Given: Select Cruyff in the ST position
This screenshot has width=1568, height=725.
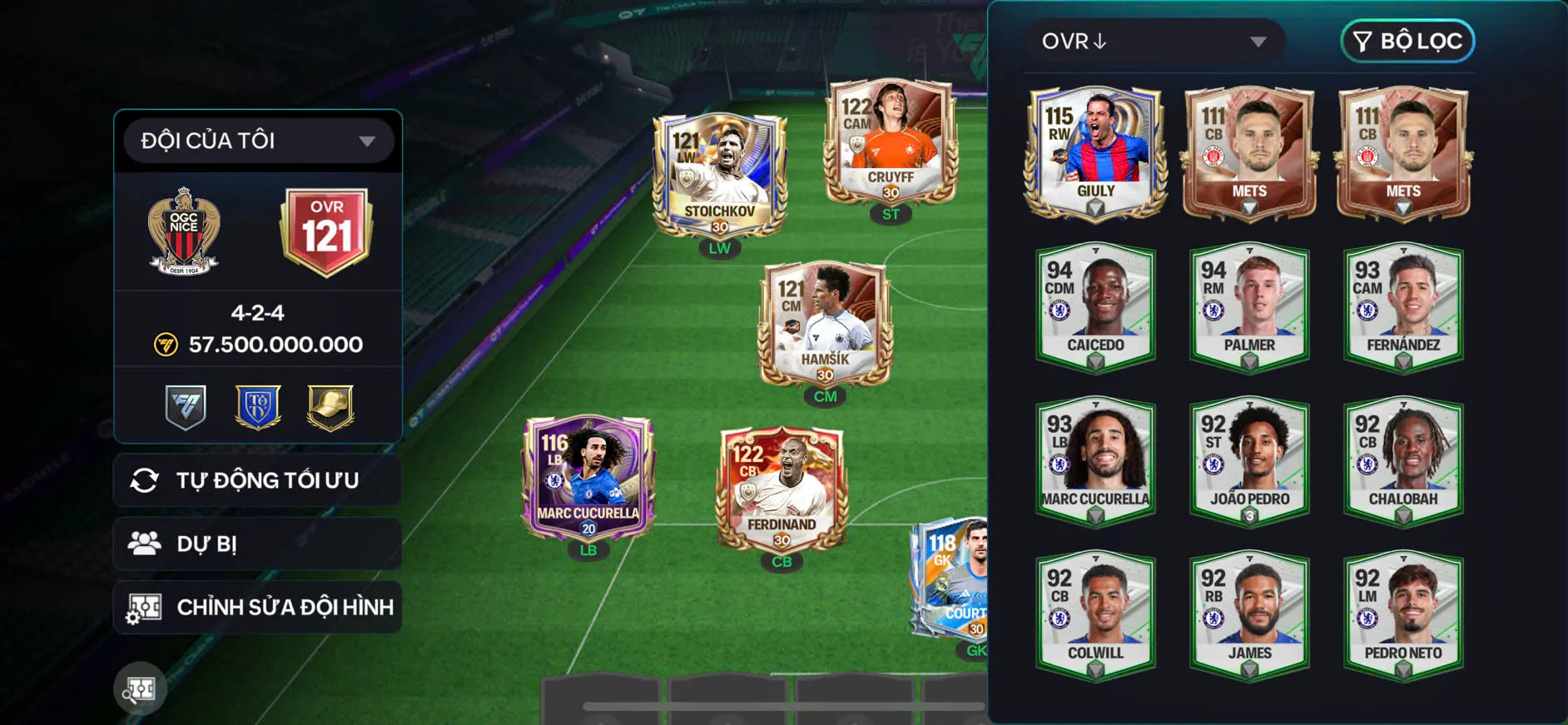Looking at the screenshot, I should [891, 143].
